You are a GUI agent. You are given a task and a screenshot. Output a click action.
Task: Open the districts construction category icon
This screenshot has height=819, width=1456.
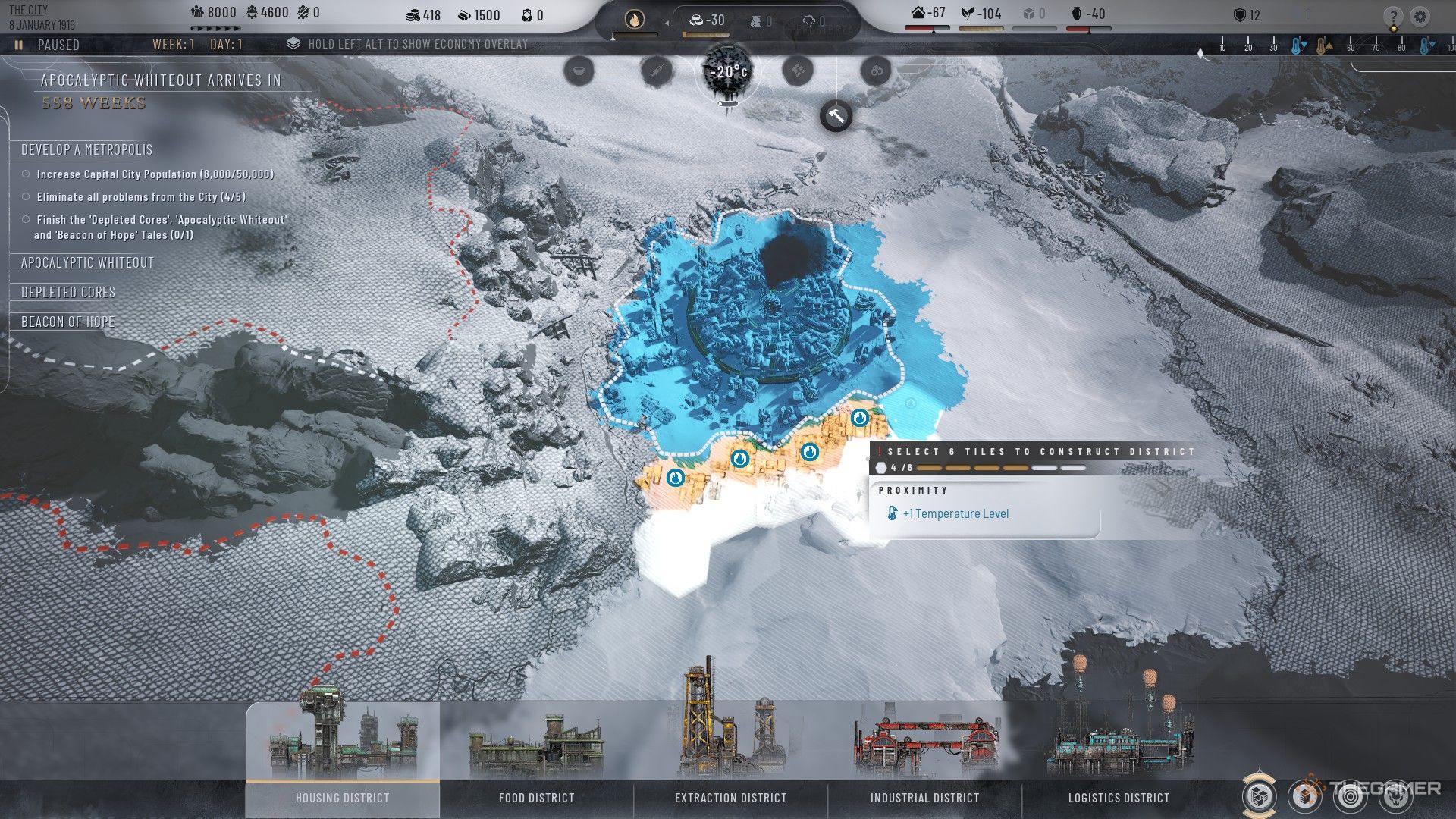point(1260,796)
